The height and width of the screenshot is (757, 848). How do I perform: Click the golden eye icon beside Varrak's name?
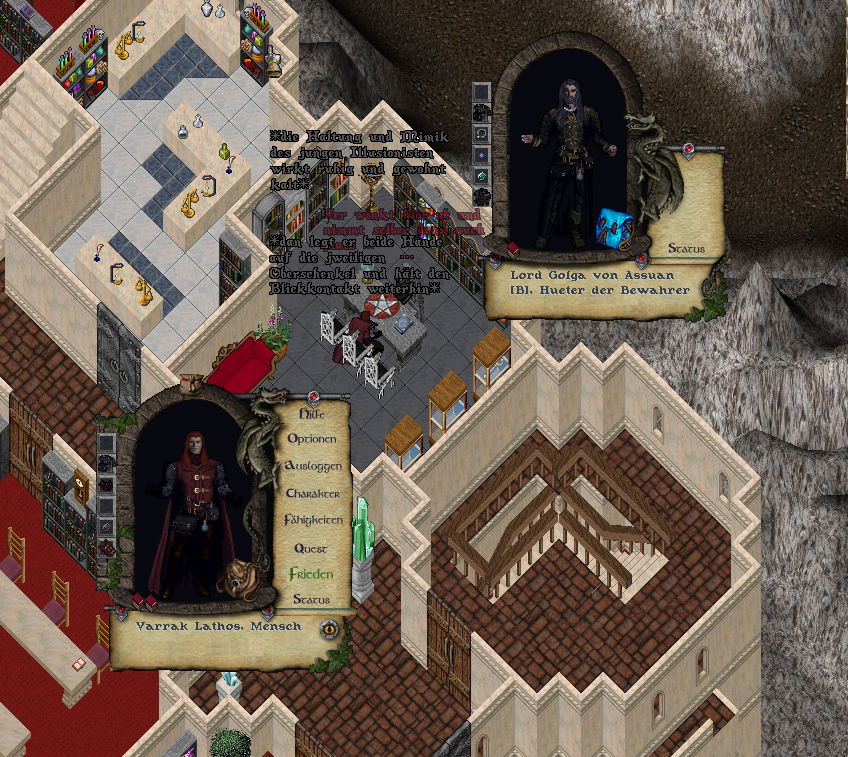329,630
